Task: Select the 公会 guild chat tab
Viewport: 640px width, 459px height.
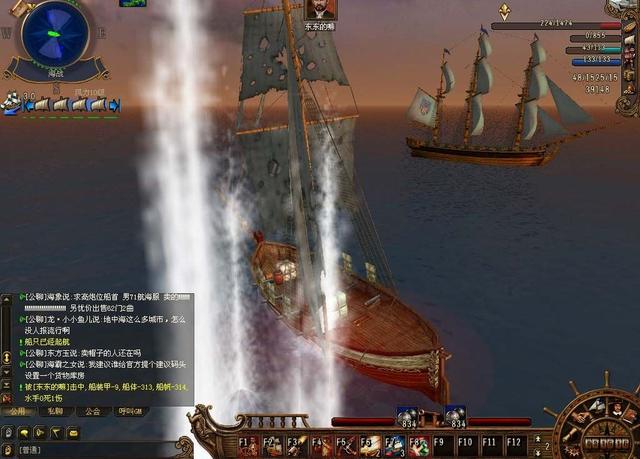Action: pyautogui.click(x=93, y=411)
